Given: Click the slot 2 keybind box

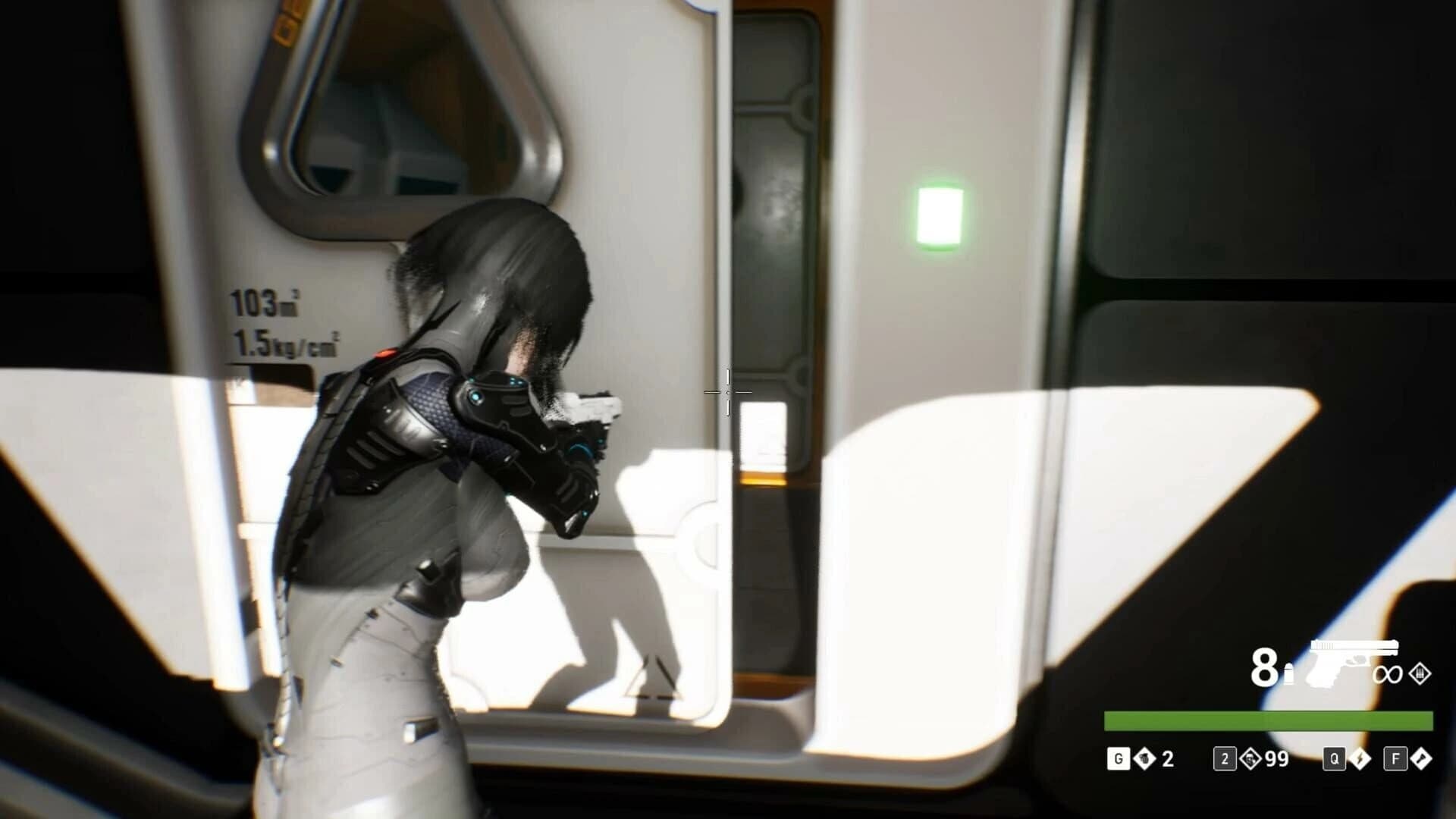Looking at the screenshot, I should (x=1225, y=760).
